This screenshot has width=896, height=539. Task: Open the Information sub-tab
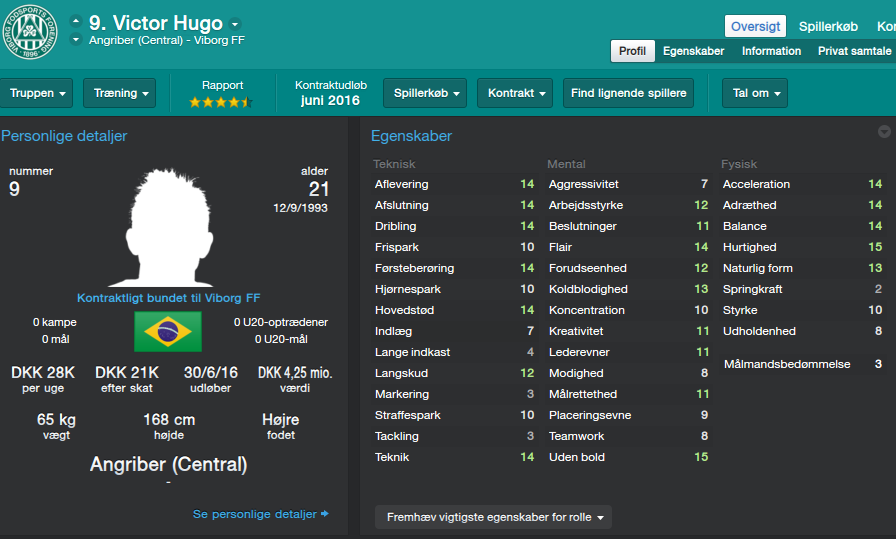771,51
